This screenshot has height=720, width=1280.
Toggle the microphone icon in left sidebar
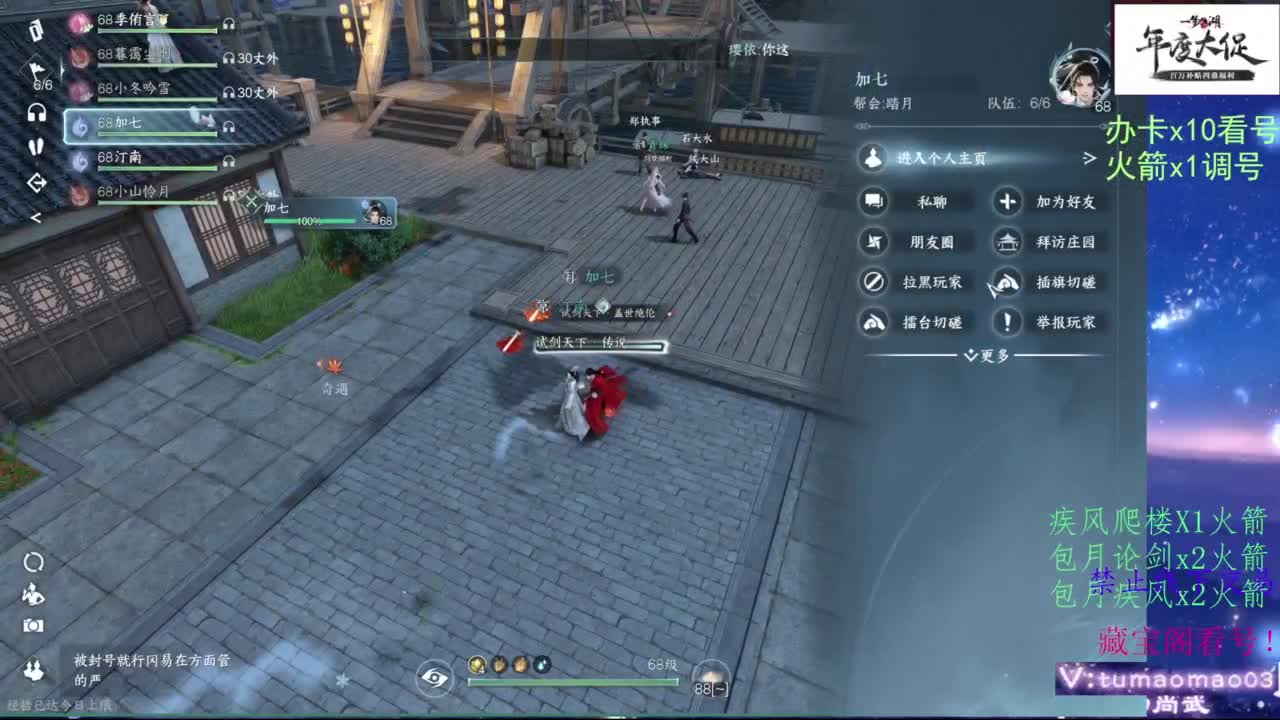pos(36,146)
